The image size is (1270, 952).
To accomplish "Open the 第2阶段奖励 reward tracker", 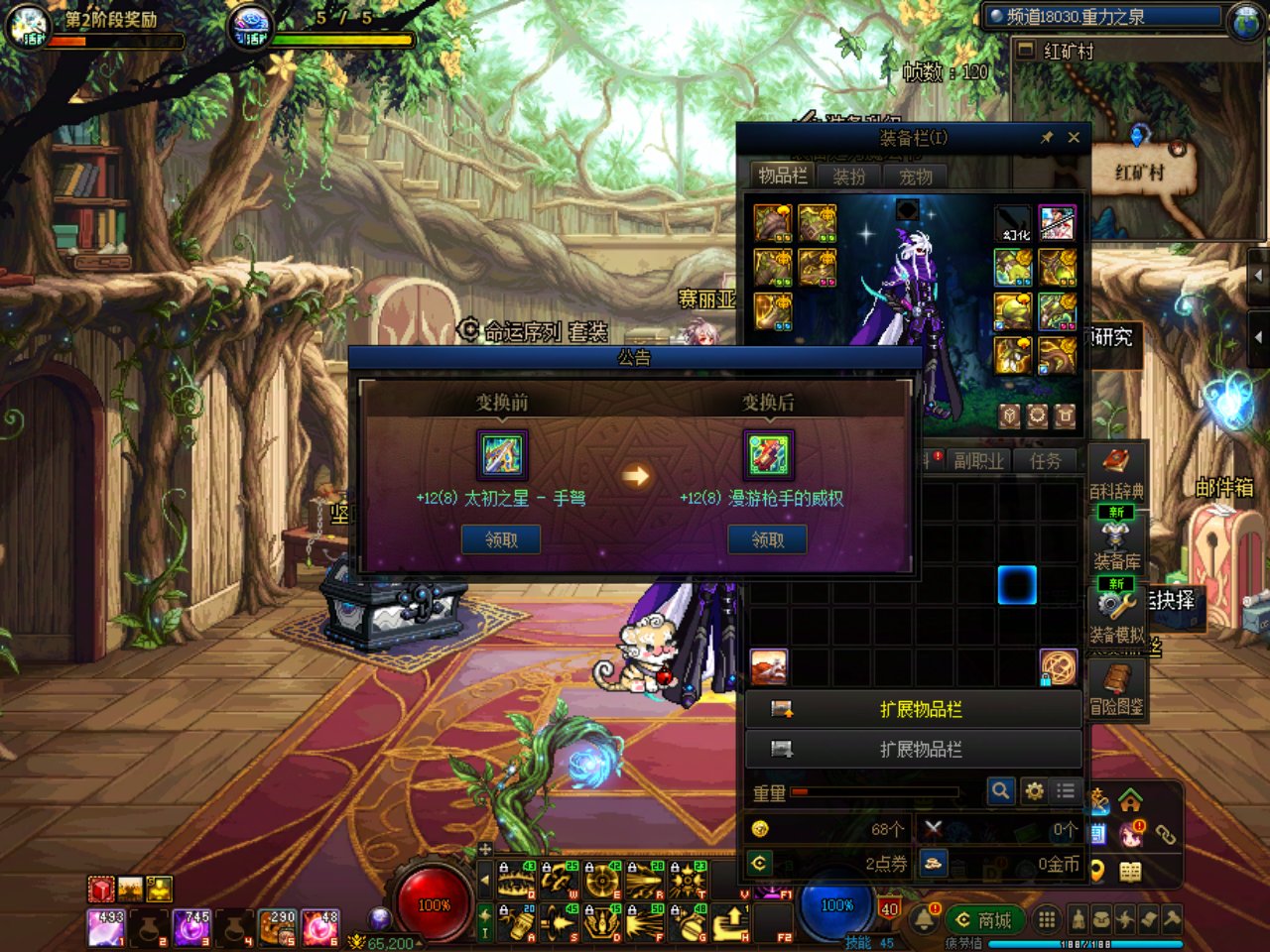I will [109, 19].
